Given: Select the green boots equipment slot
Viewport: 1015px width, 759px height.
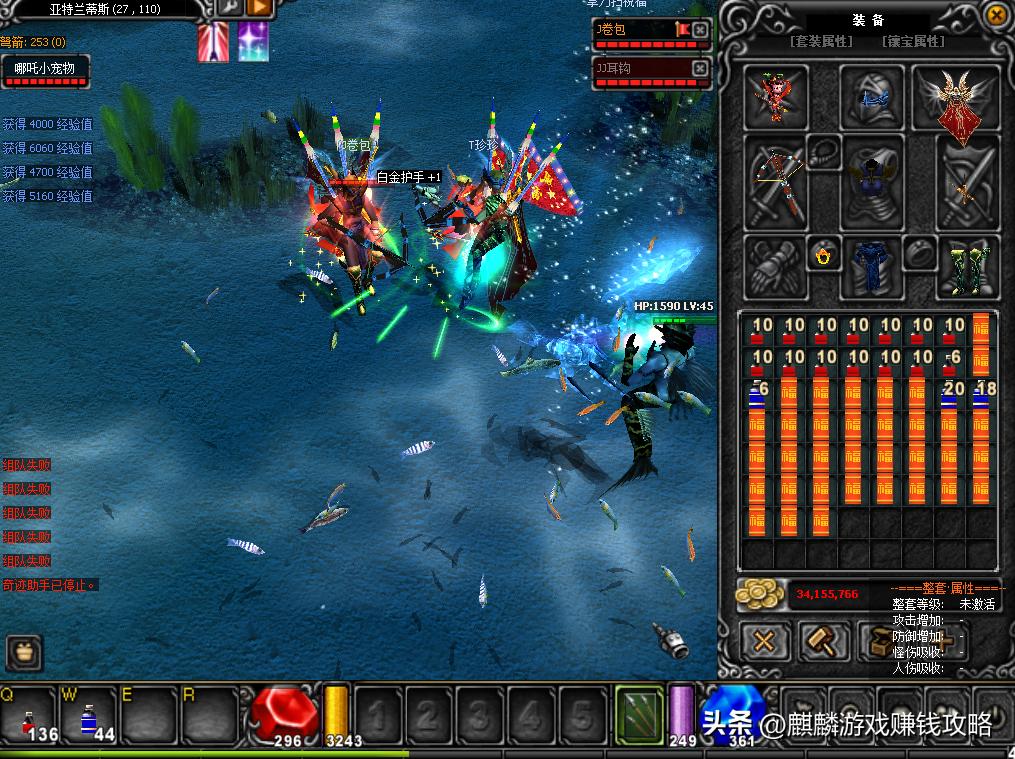Looking at the screenshot, I should pos(967,267).
